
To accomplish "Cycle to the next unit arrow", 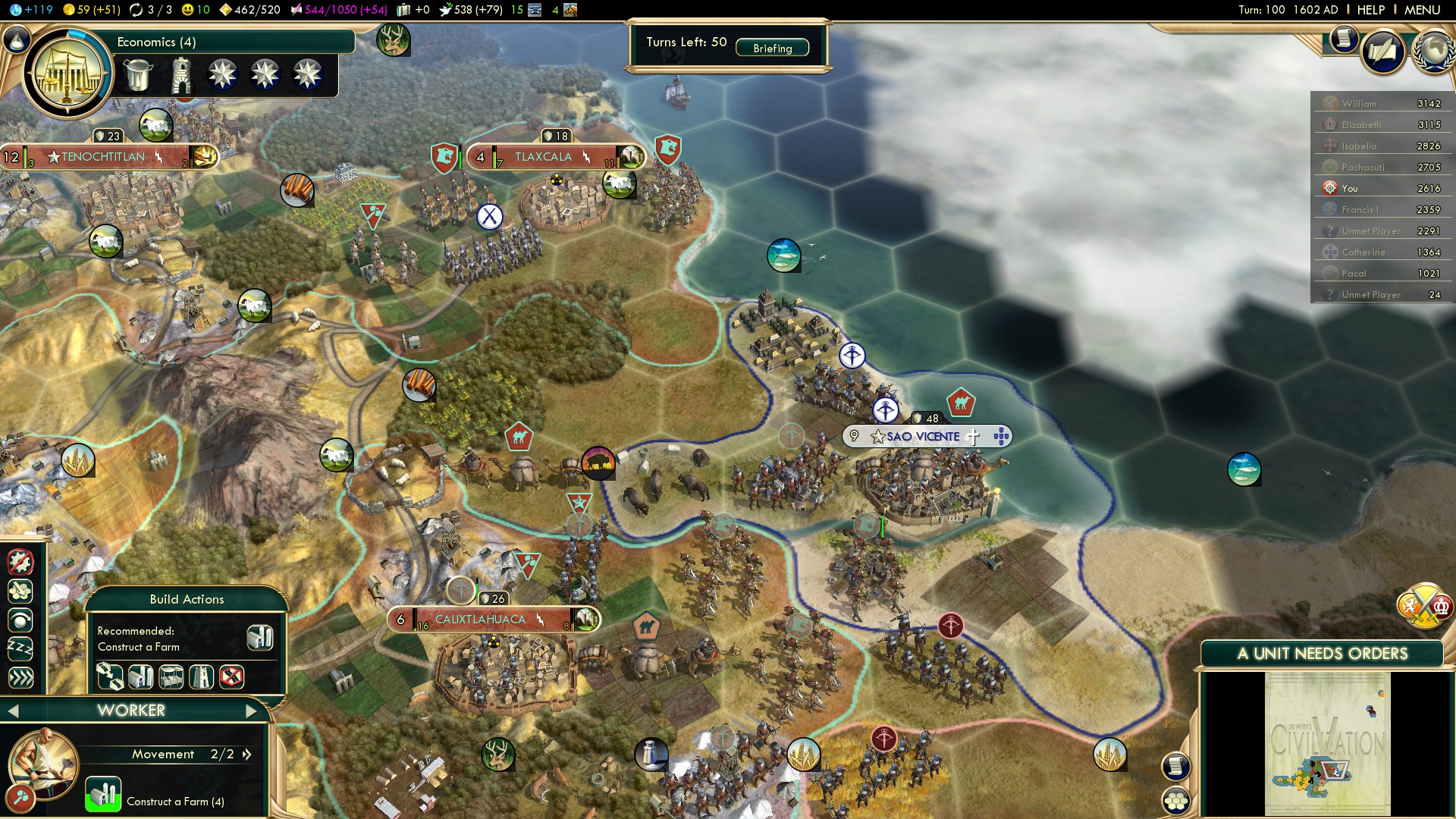I will 252,711.
